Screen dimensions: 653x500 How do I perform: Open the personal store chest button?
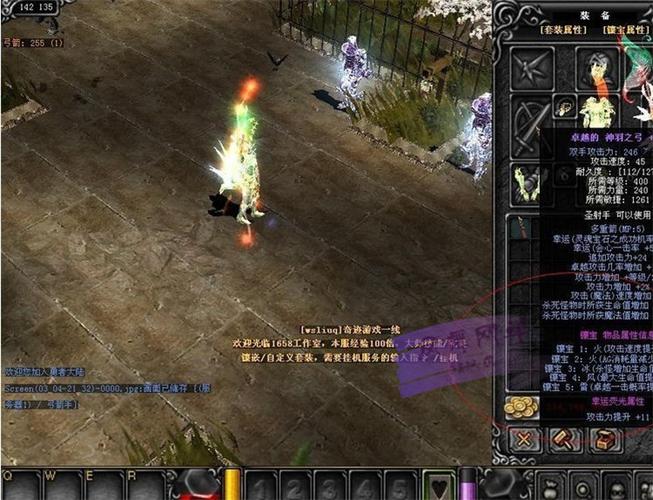coord(603,439)
